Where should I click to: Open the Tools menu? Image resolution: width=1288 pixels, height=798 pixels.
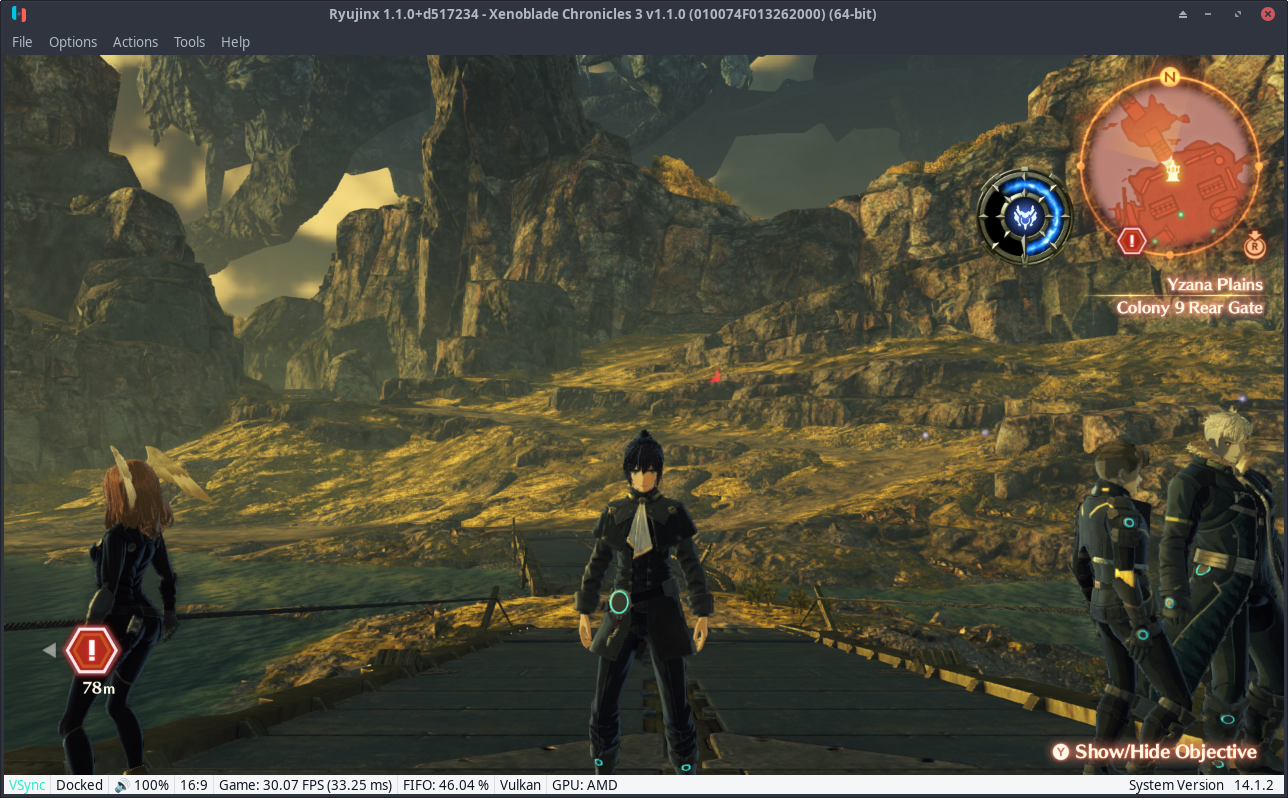189,42
